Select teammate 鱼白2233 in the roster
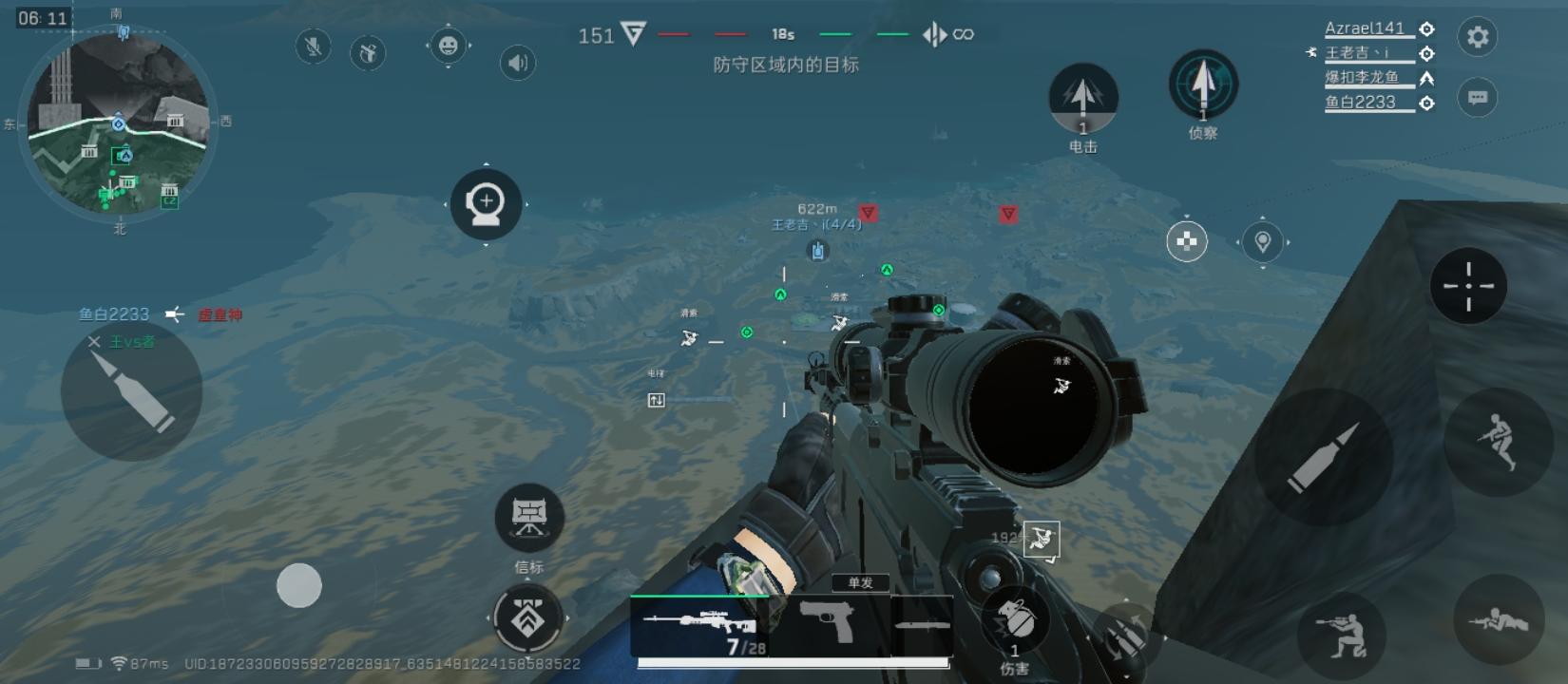 [1359, 102]
